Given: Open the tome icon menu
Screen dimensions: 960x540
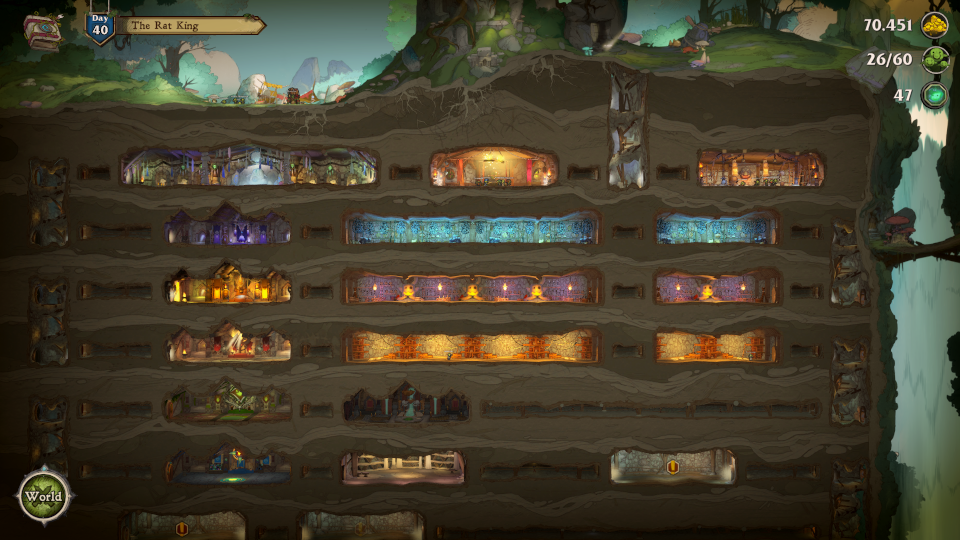Looking at the screenshot, I should click(x=41, y=30).
